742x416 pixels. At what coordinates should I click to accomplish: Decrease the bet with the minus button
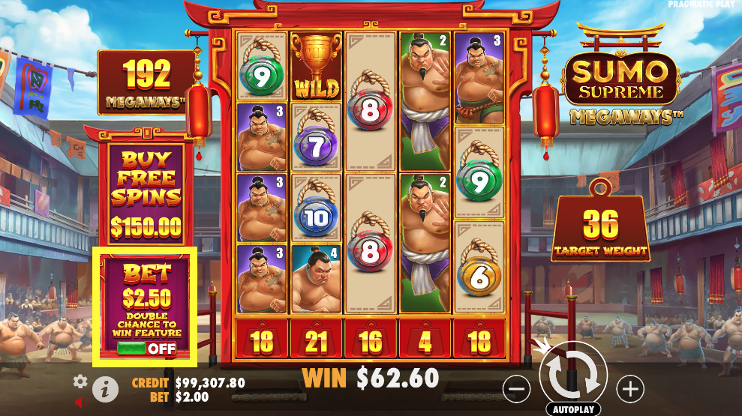[516, 387]
